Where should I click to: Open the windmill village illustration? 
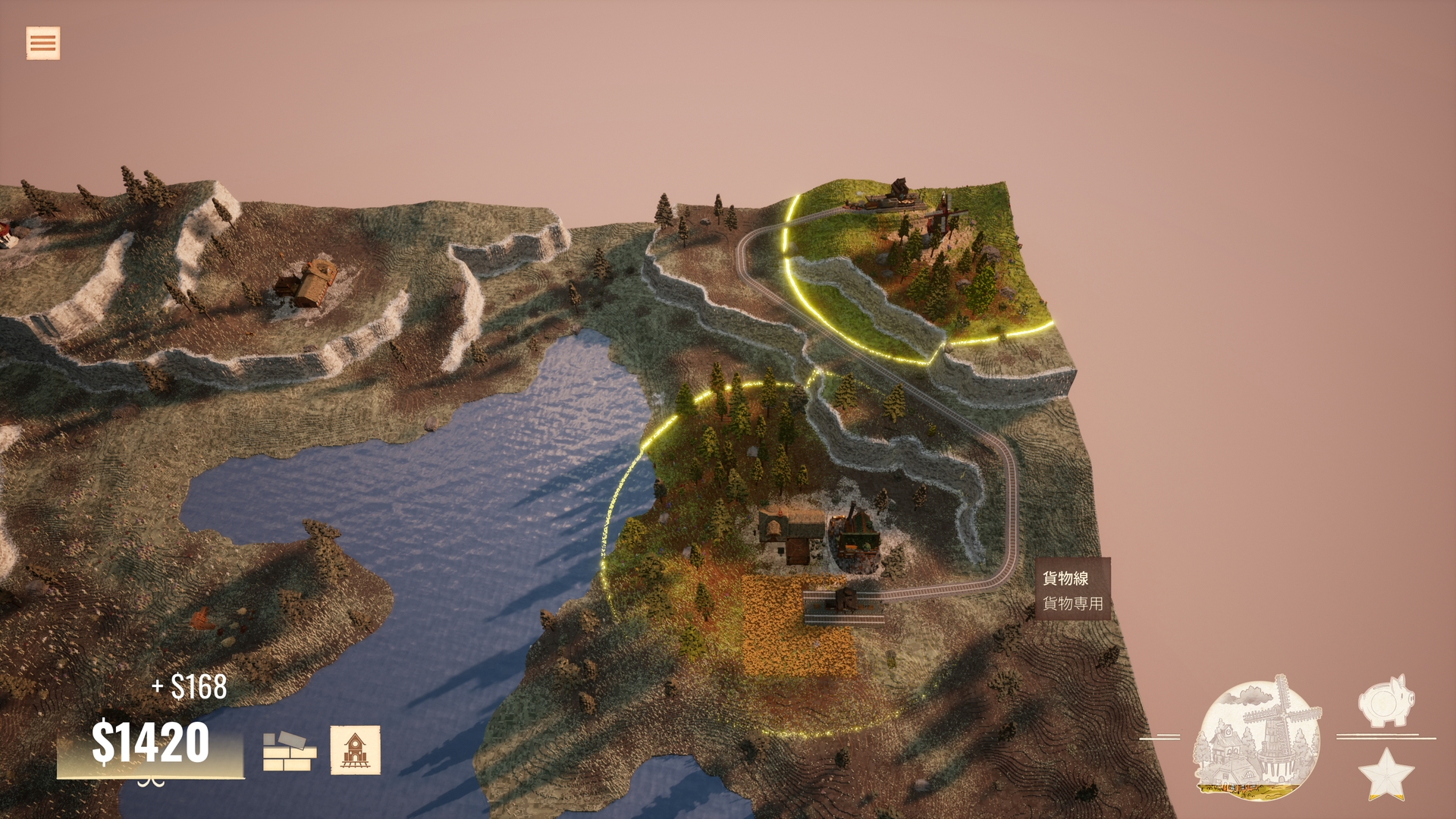[1257, 737]
